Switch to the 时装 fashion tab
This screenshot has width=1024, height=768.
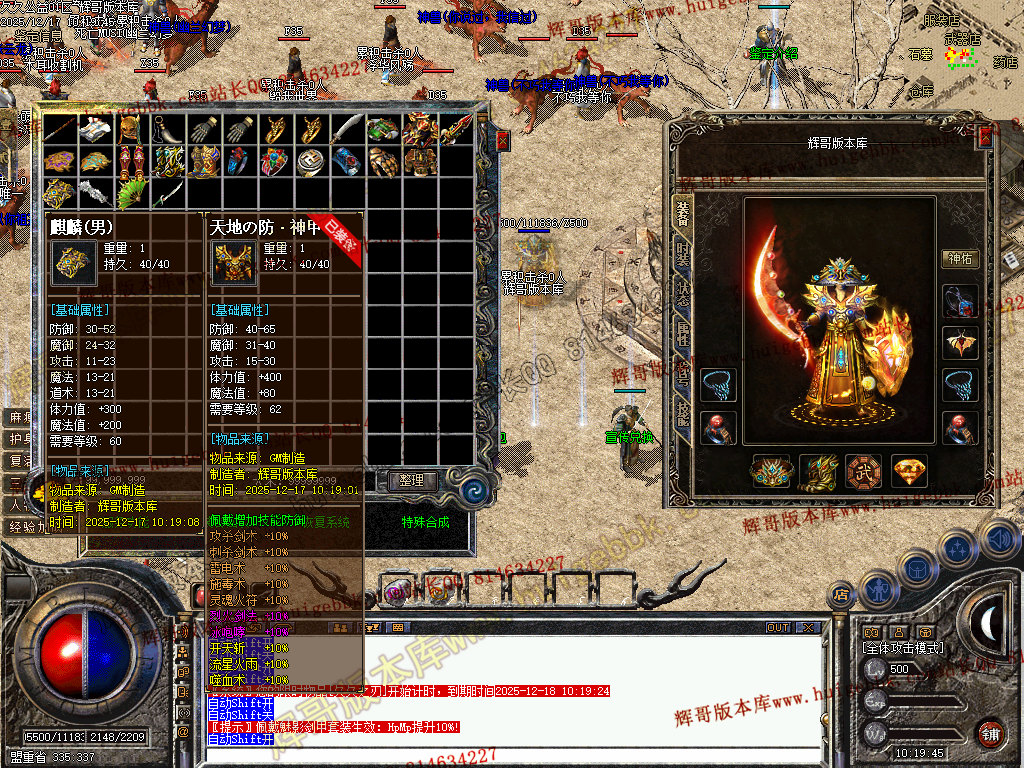click(683, 254)
